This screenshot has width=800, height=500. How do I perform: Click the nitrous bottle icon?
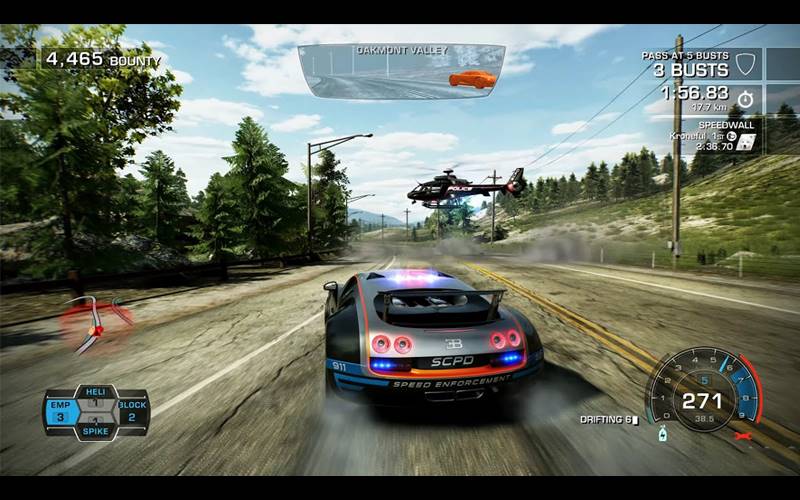[x=662, y=434]
